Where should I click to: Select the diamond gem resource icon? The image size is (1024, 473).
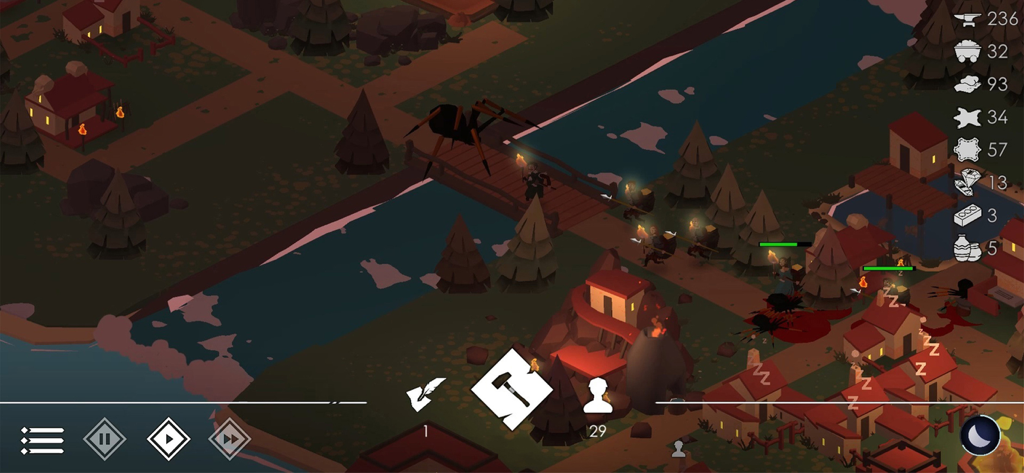pos(966,182)
